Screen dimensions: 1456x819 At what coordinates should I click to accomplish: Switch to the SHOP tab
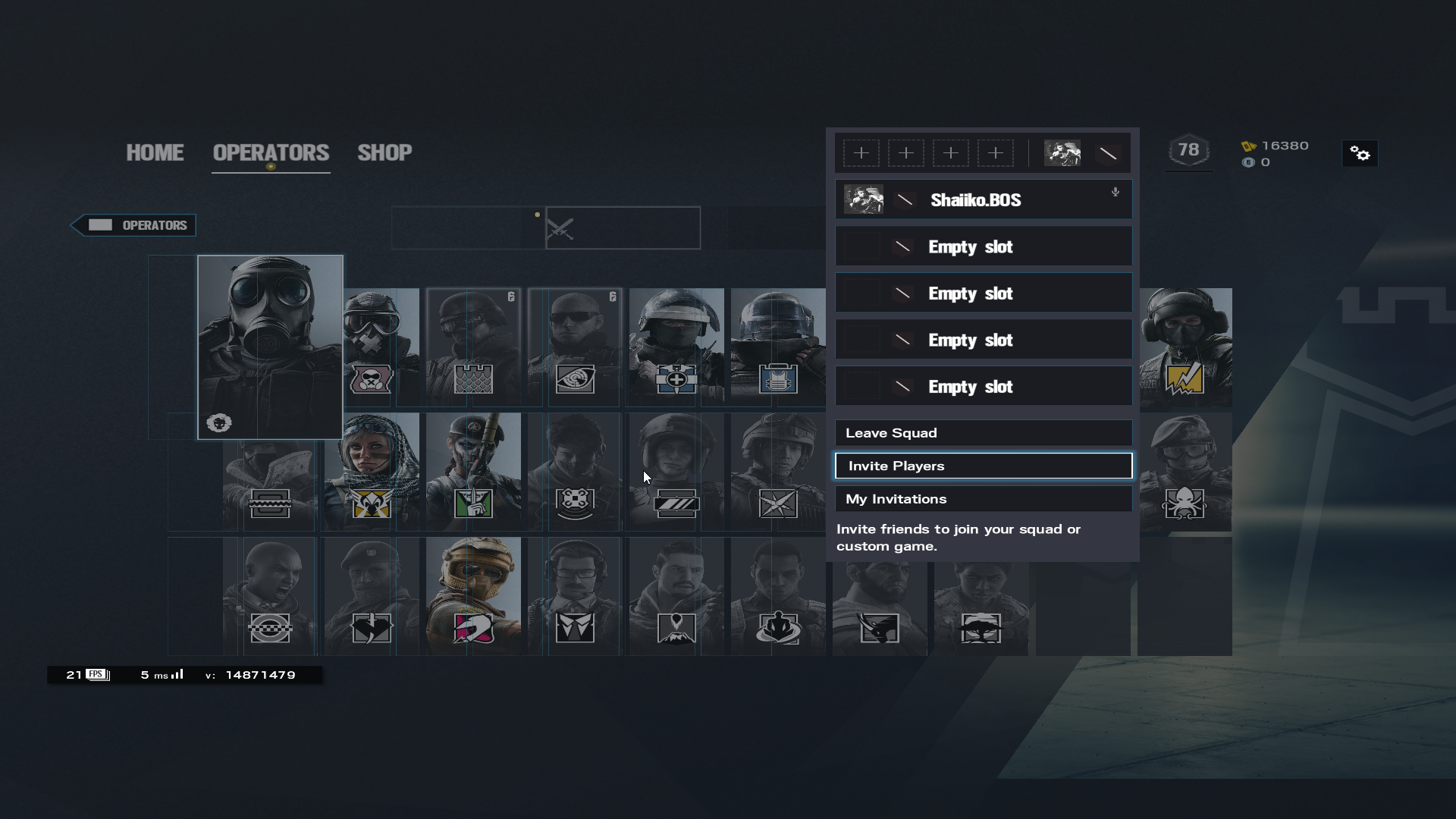click(384, 152)
